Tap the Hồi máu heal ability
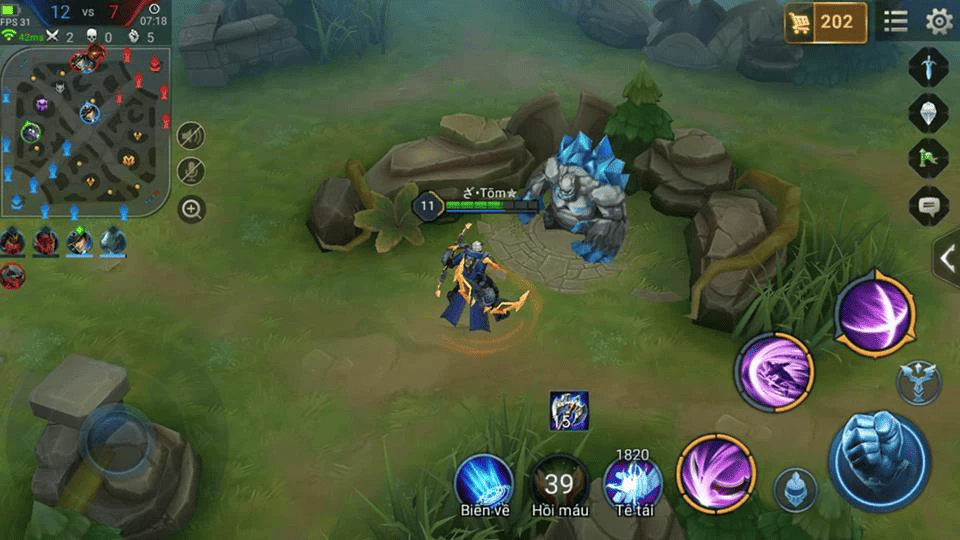 pos(559,483)
